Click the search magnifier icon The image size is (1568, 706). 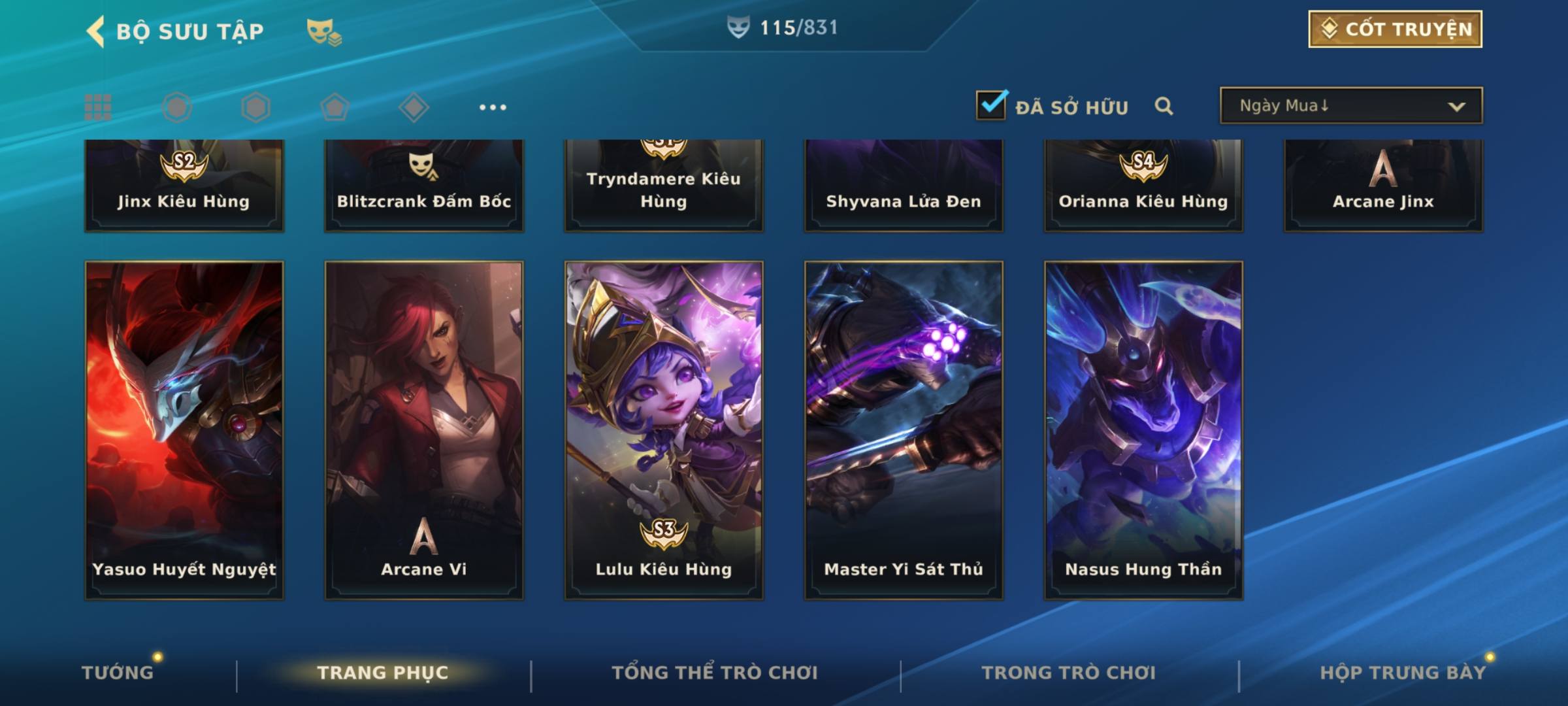coord(1164,106)
